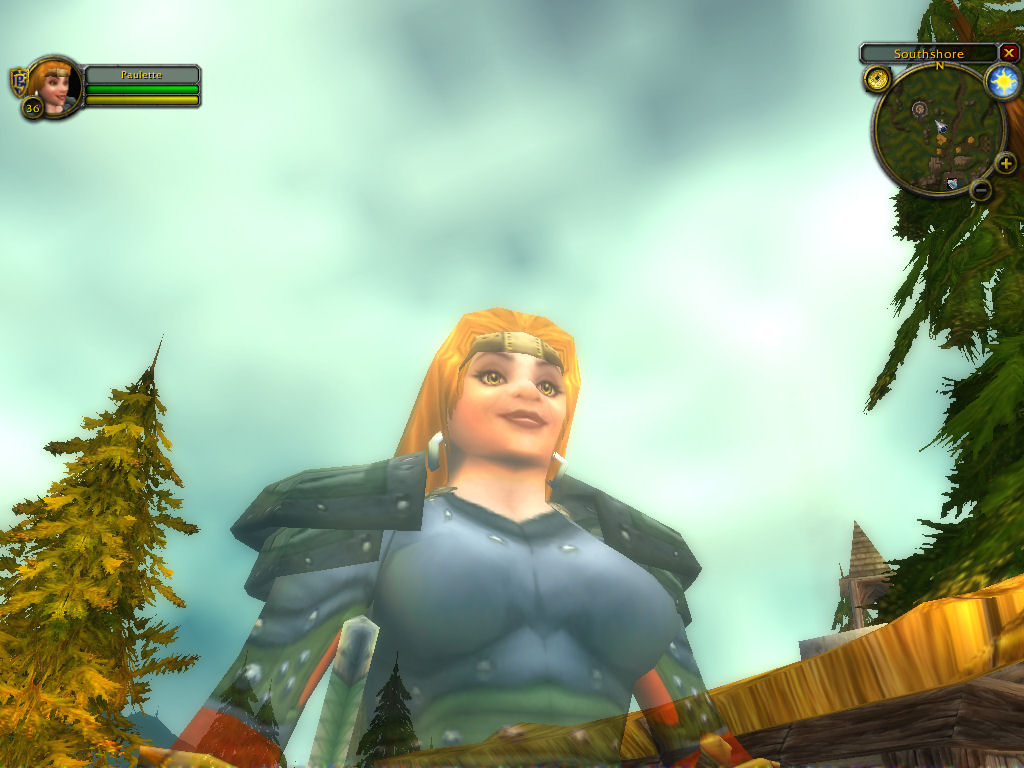Close the minimap with the red X

pyautogui.click(x=1008, y=53)
